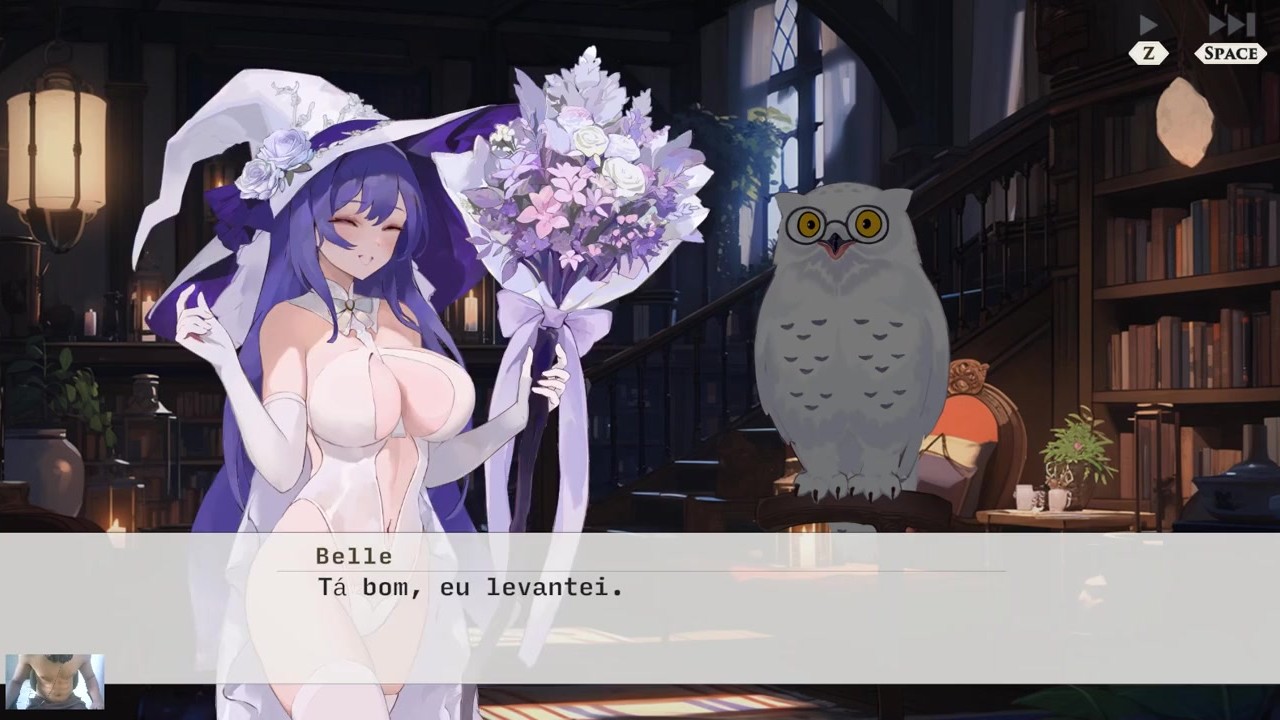Open the dialogue history by clicking text area
This screenshot has height=720, width=1280.
coord(640,590)
